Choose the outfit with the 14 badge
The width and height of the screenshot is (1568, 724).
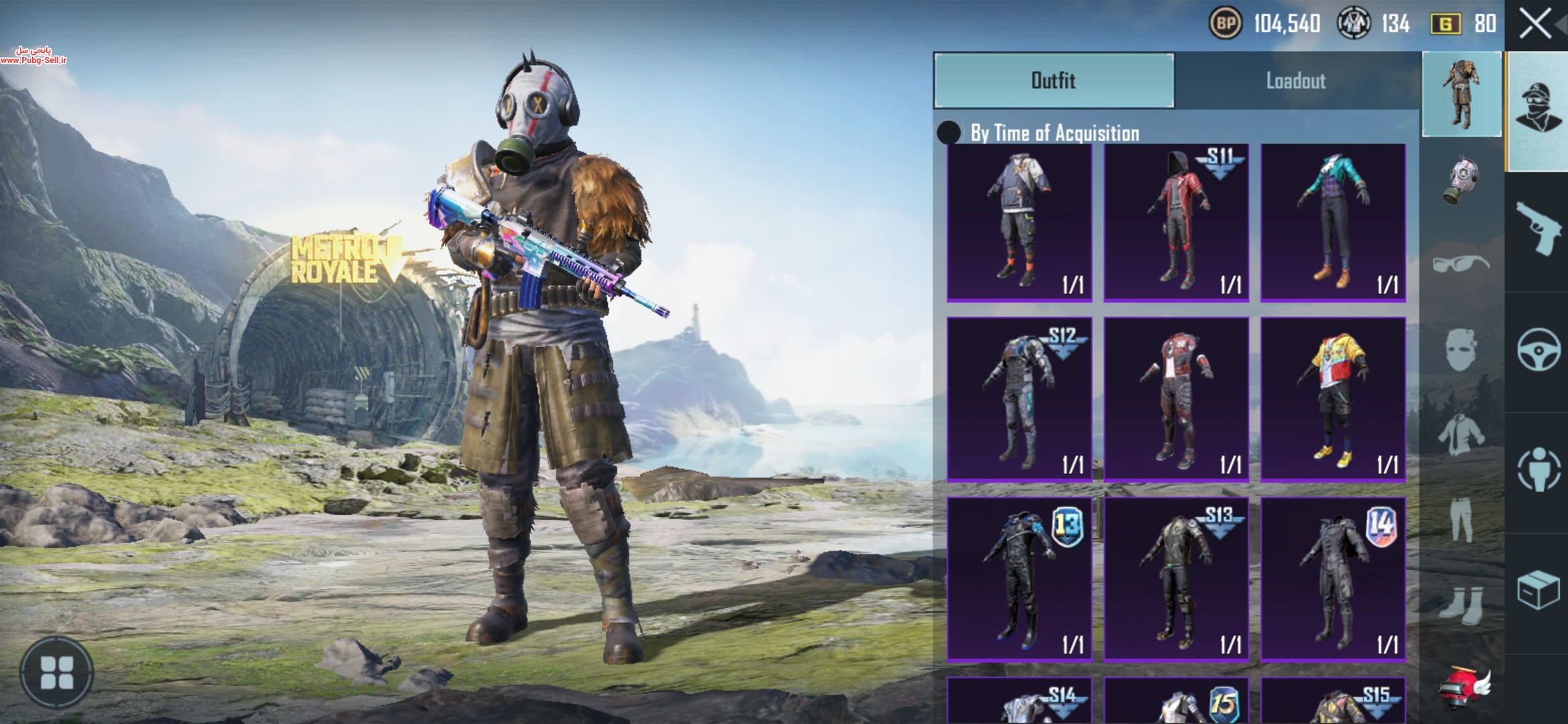point(1333,579)
